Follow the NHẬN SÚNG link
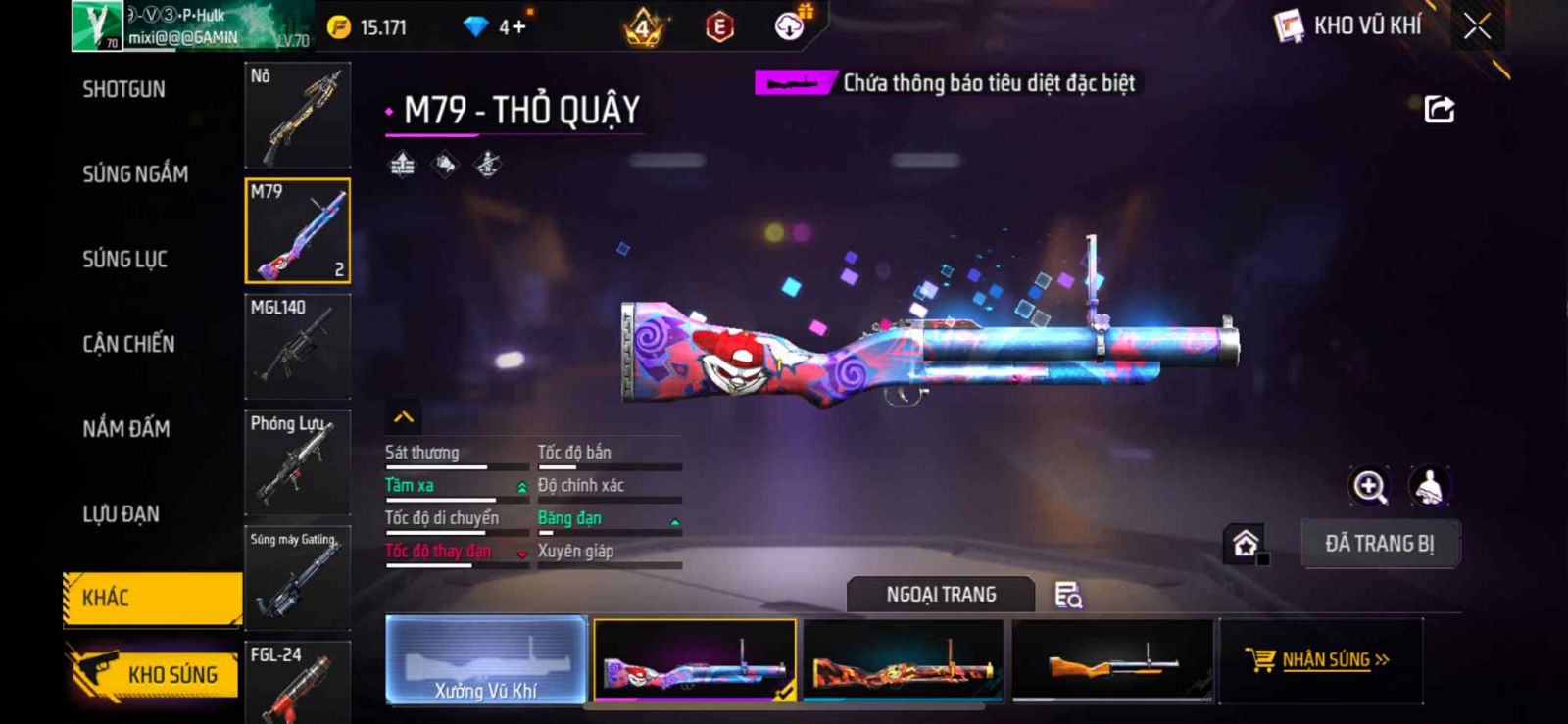The image size is (1568, 724). [1319, 660]
